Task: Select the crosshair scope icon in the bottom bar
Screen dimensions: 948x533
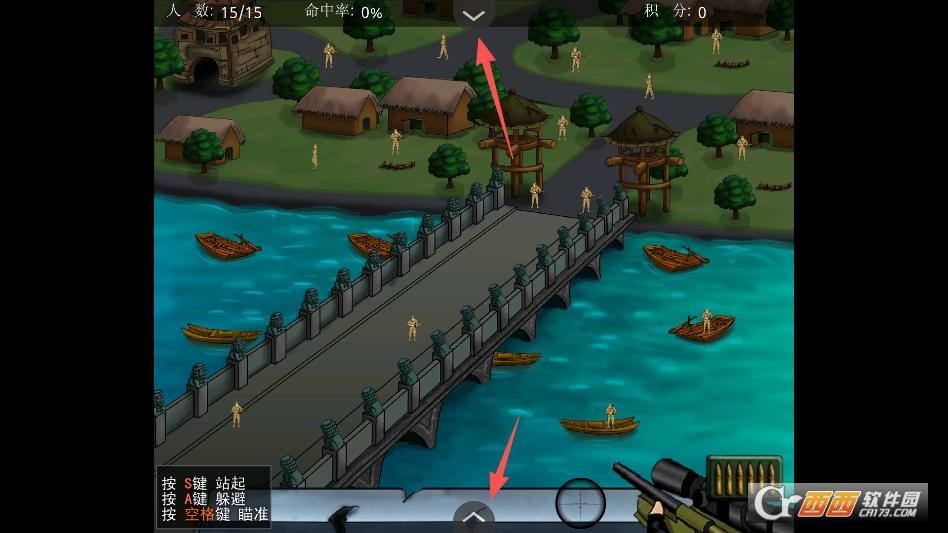Action: 581,502
